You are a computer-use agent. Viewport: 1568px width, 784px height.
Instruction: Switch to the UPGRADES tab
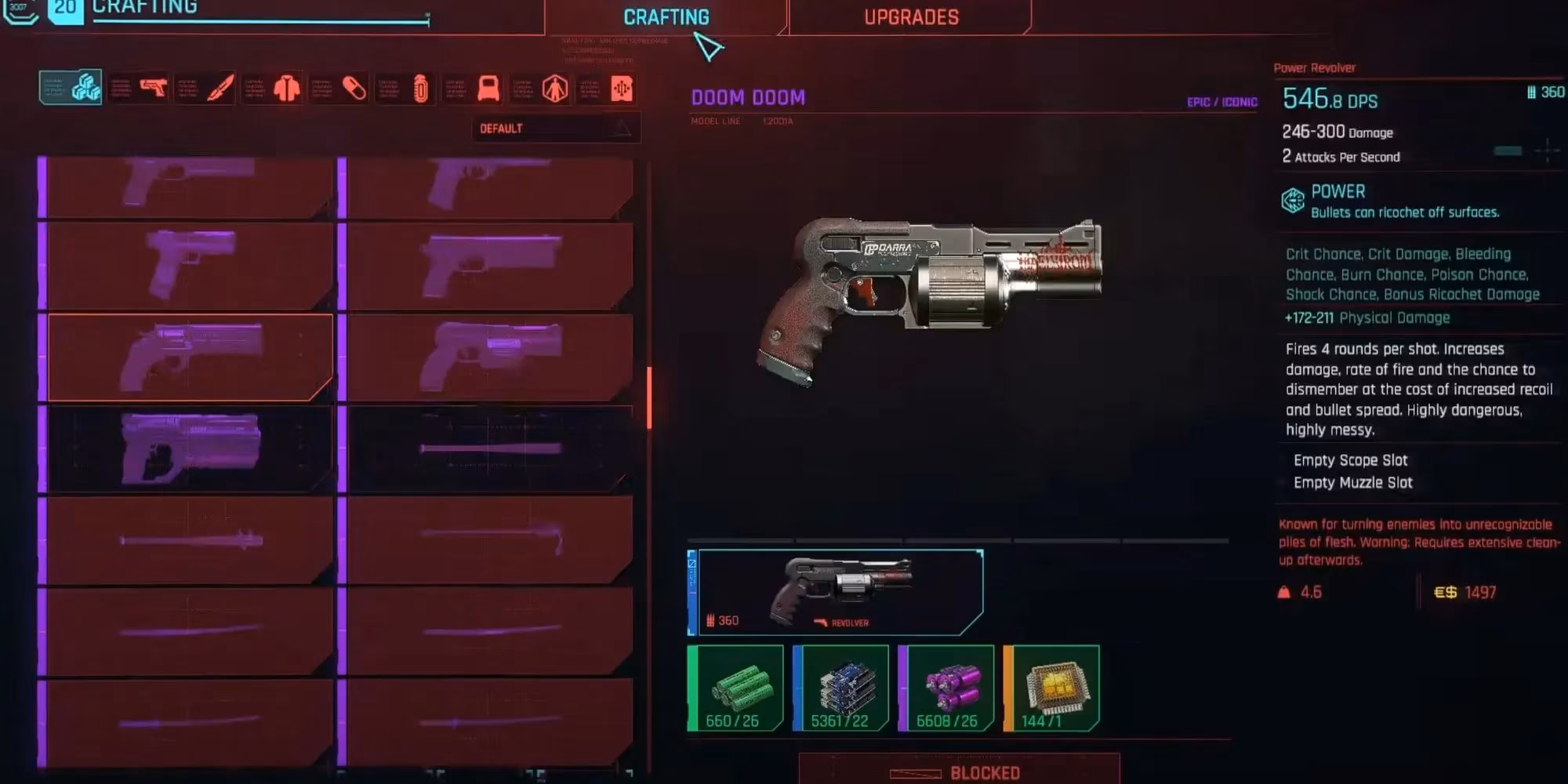click(911, 17)
